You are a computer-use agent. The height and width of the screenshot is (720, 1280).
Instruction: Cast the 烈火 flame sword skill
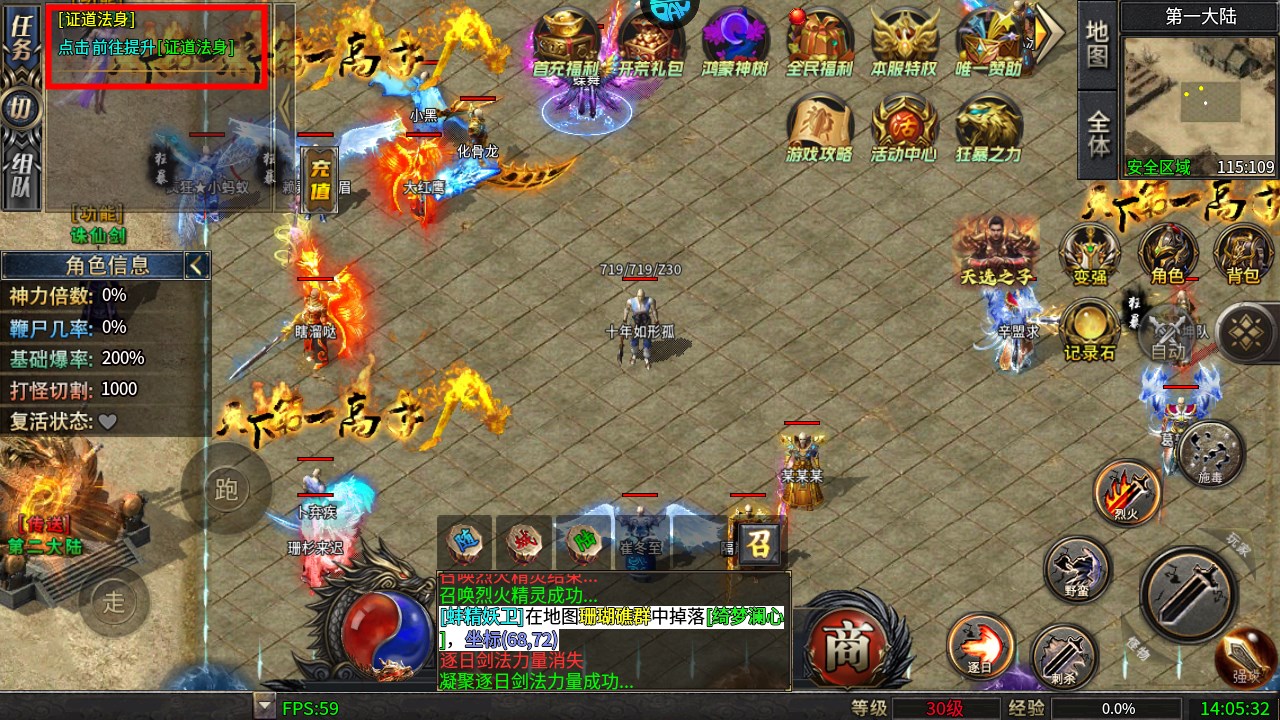(x=1127, y=492)
